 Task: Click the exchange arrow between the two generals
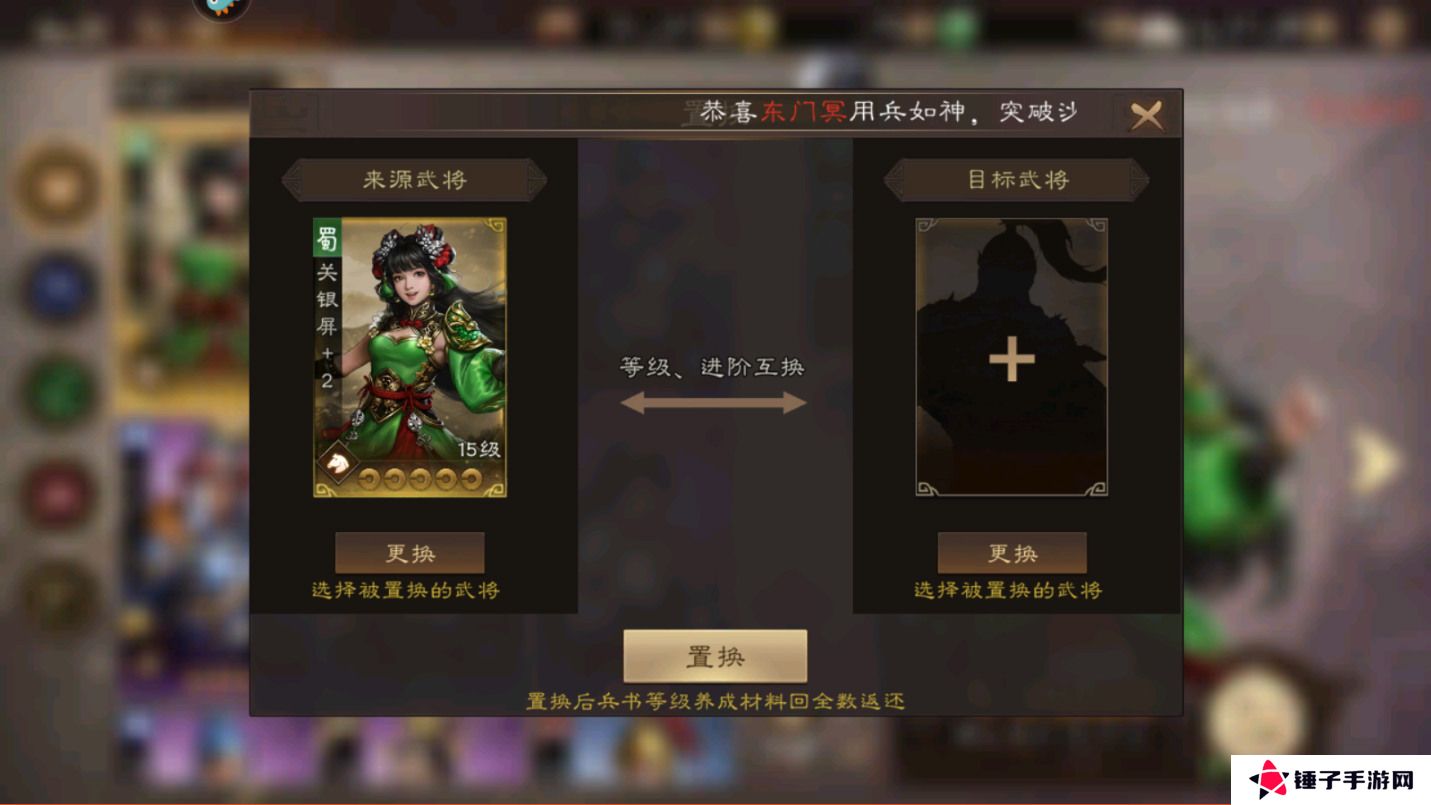(x=714, y=403)
